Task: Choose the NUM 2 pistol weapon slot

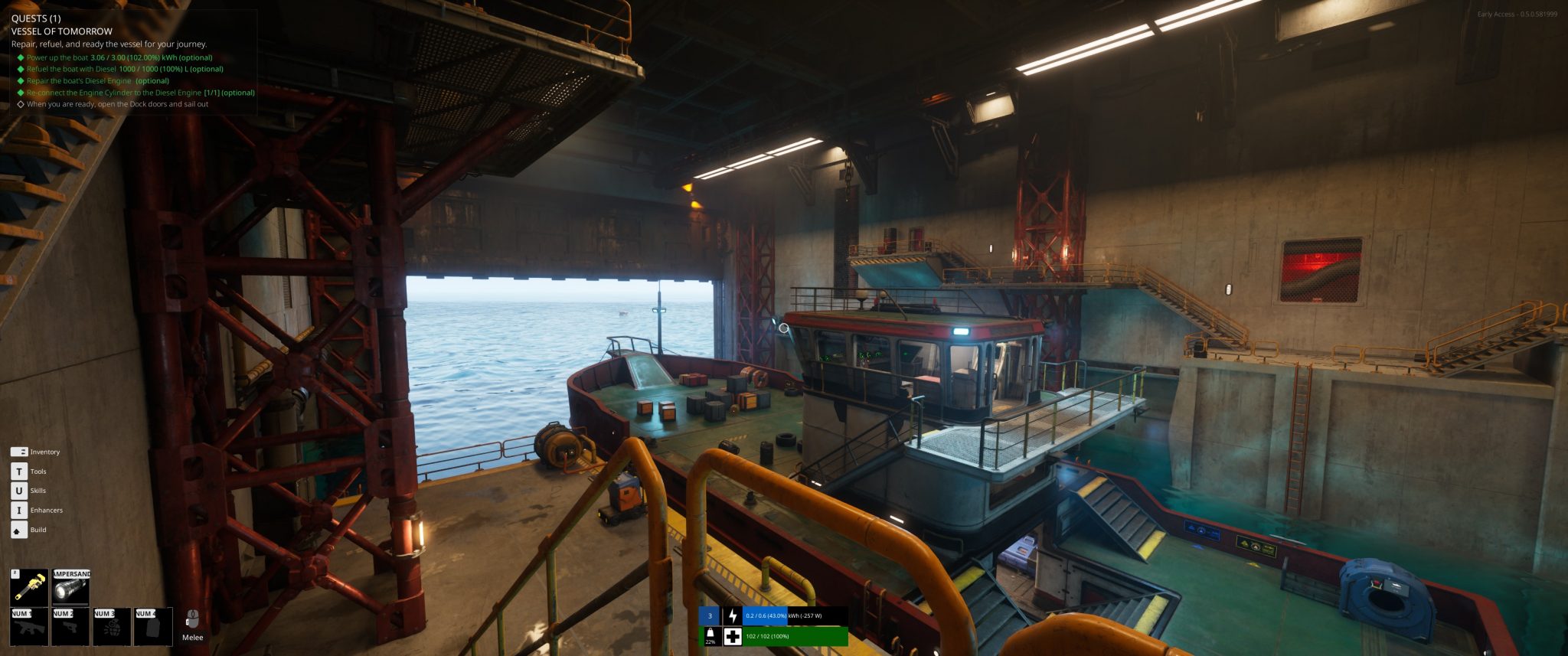Action: point(70,627)
